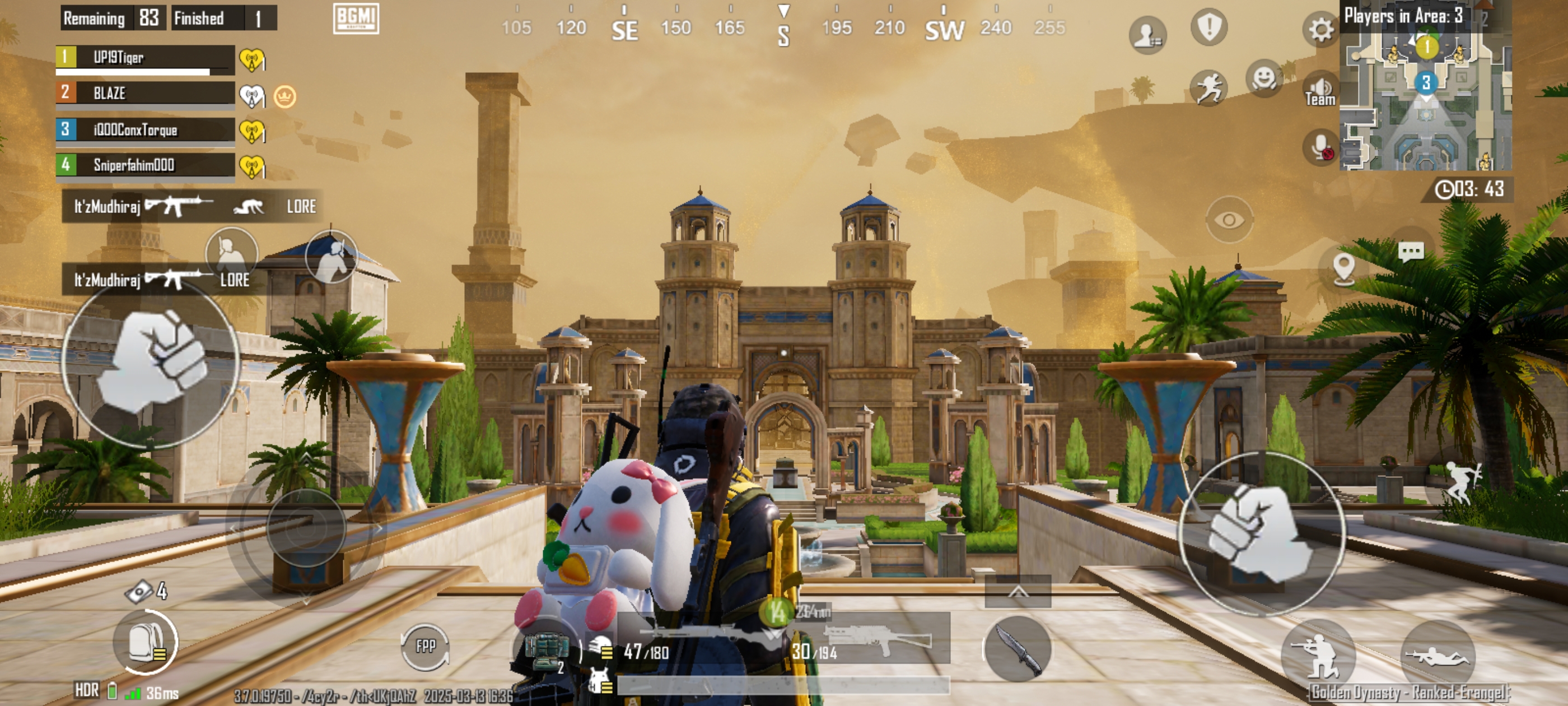This screenshot has height=706, width=1568.
Task: Go prone with the lying soldier button
Action: tap(1438, 657)
